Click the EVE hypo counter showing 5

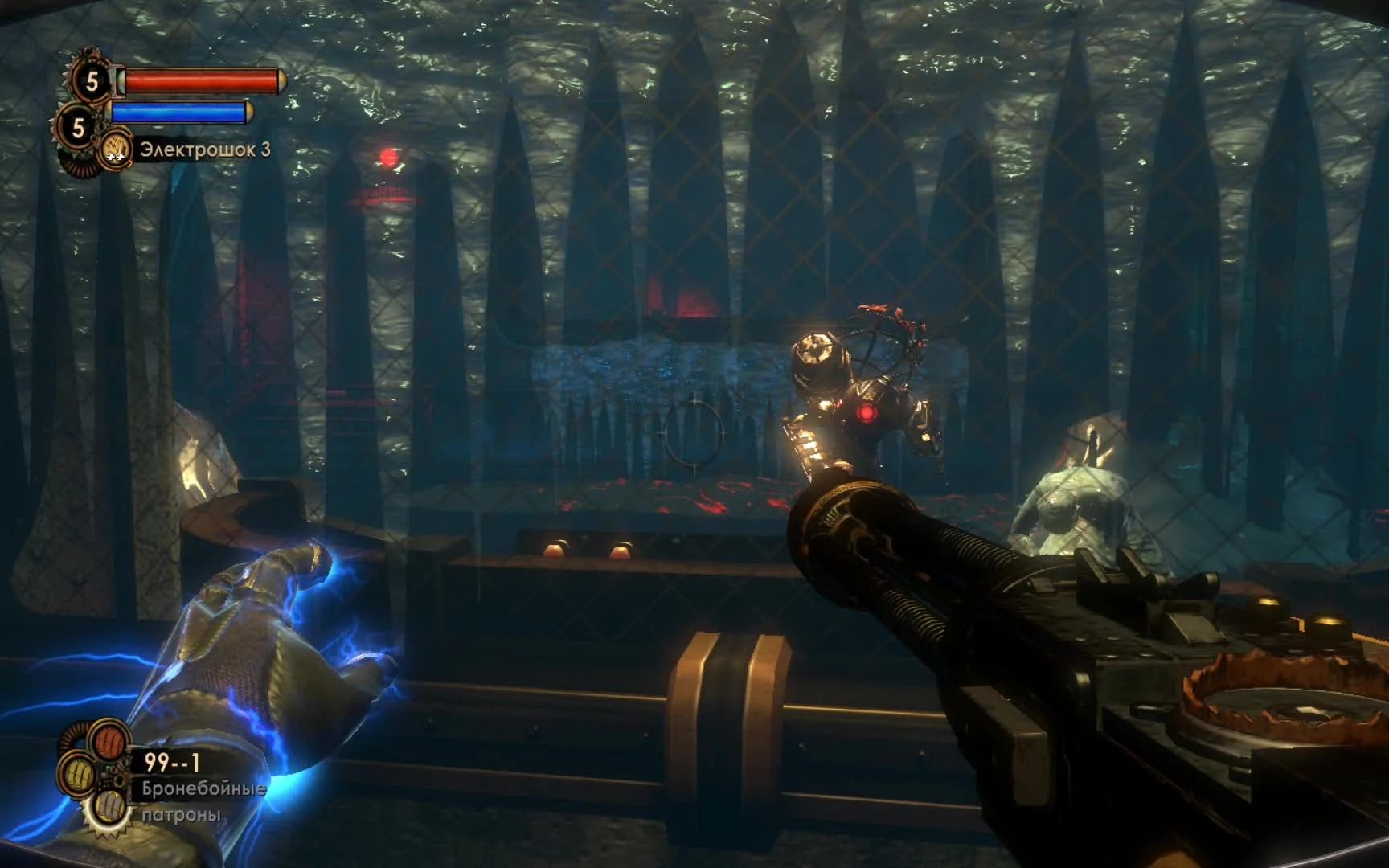[x=78, y=126]
